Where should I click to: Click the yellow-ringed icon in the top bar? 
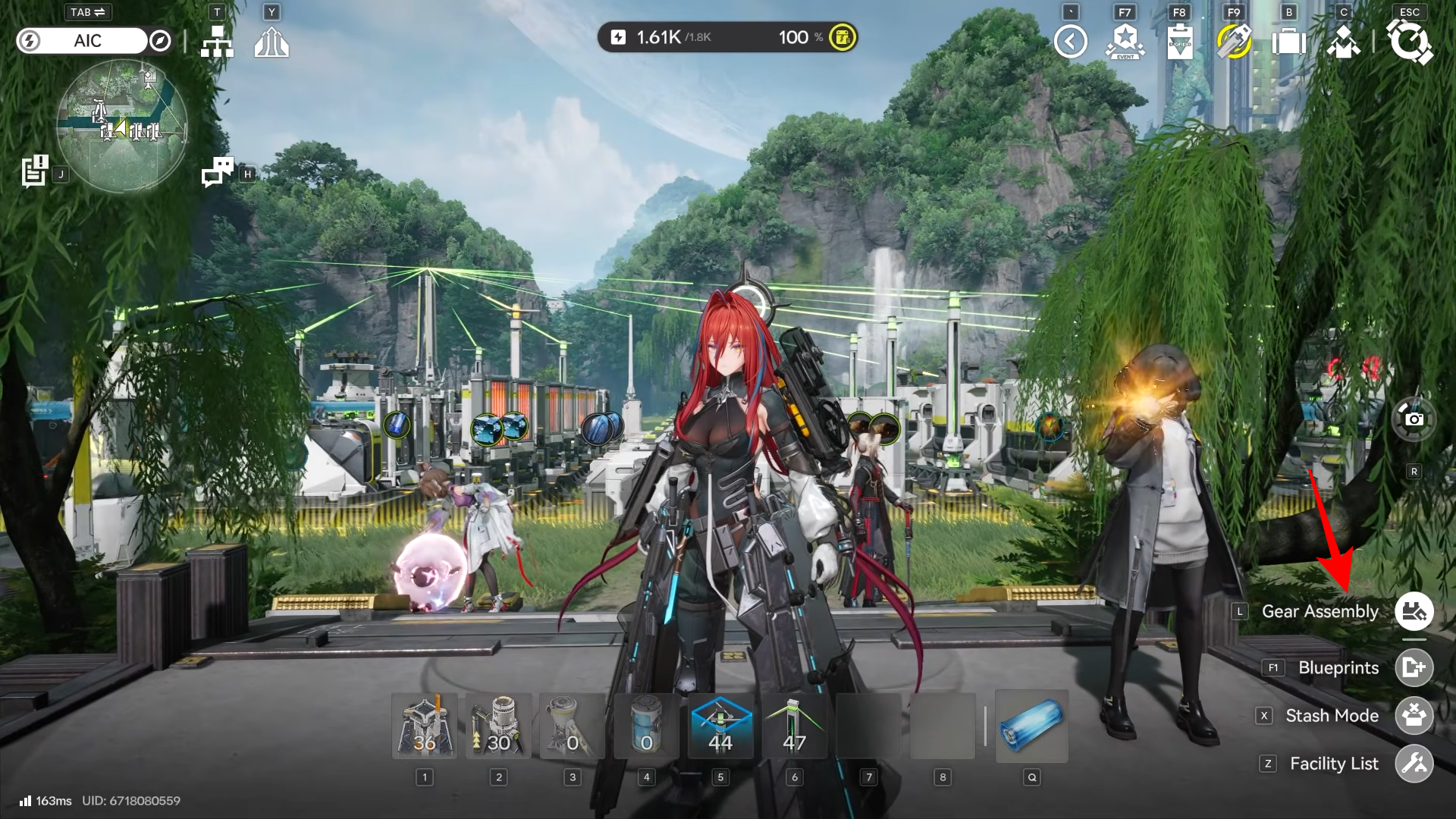pyautogui.click(x=1234, y=42)
